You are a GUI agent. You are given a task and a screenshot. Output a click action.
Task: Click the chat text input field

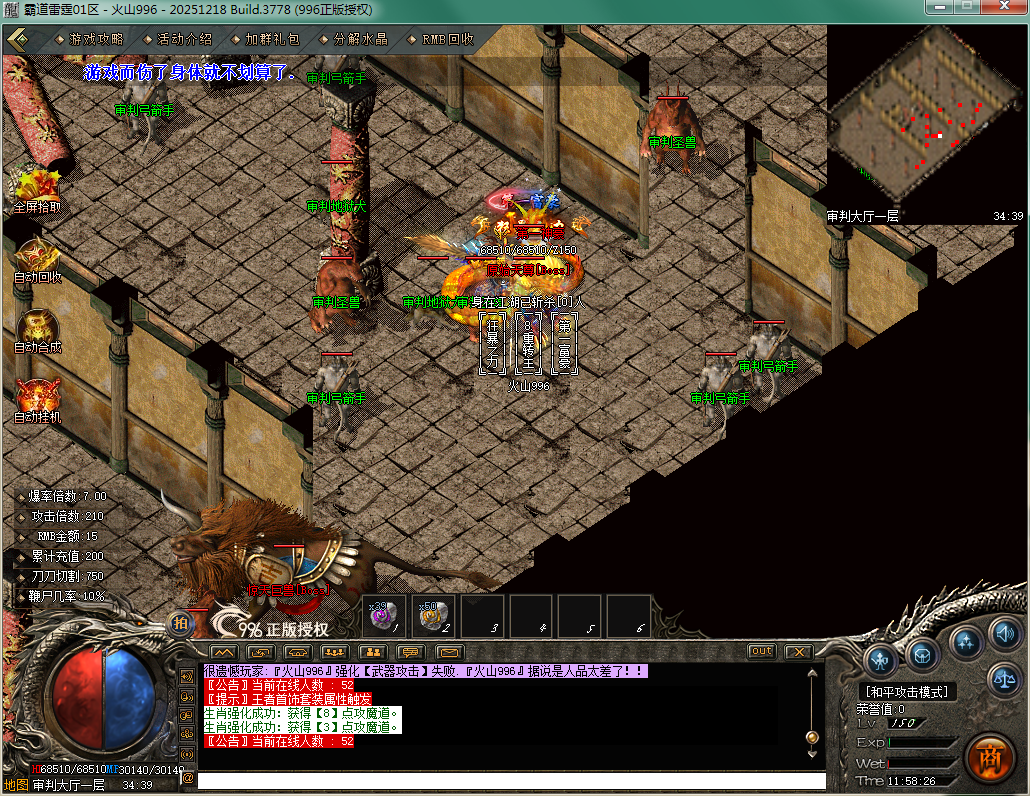point(510,781)
